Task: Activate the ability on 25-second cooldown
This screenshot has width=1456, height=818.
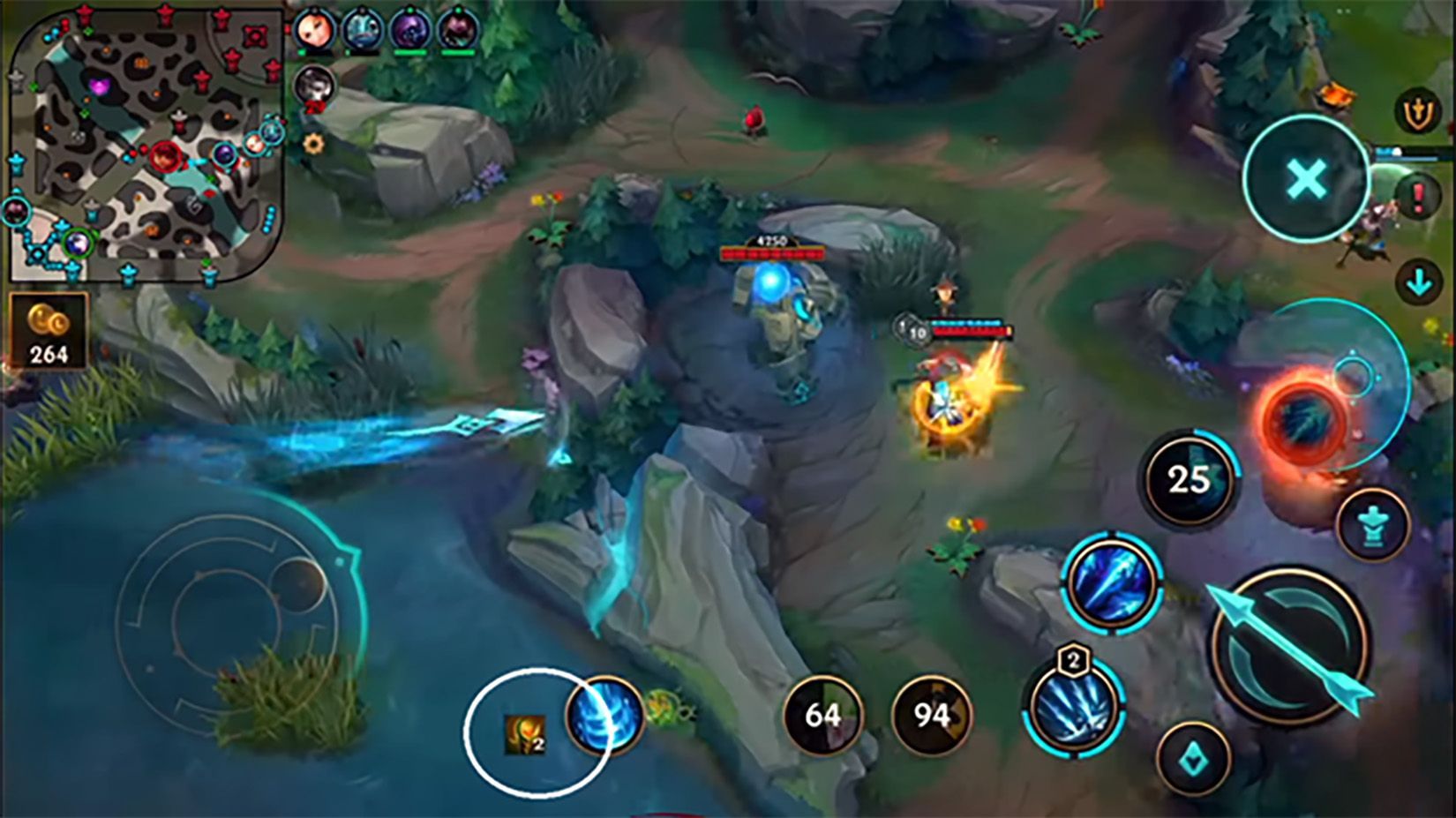Action: click(1189, 480)
